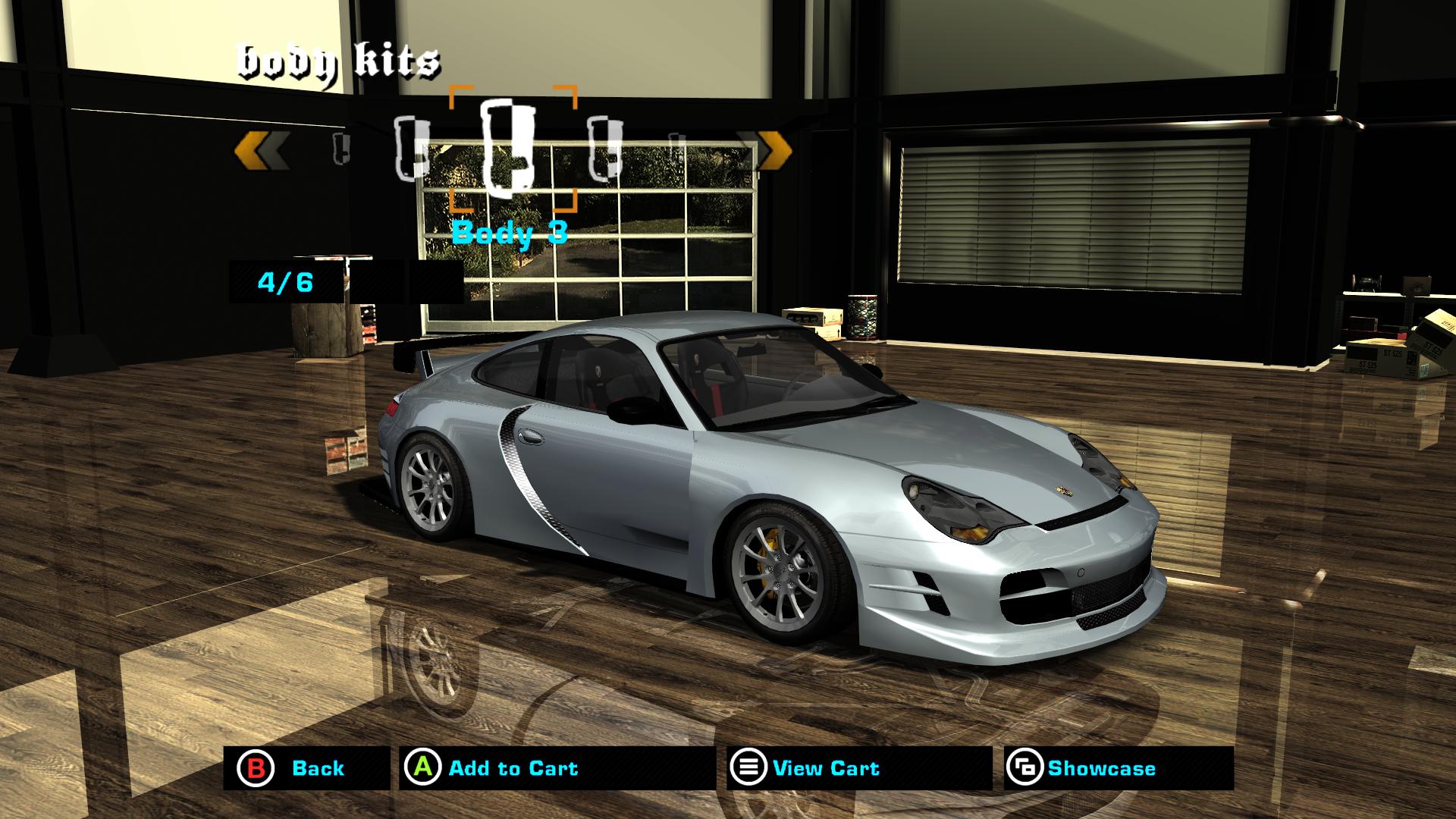The image size is (1456, 819).
Task: Cycle to previous body kit with left arrow
Action: click(x=261, y=149)
